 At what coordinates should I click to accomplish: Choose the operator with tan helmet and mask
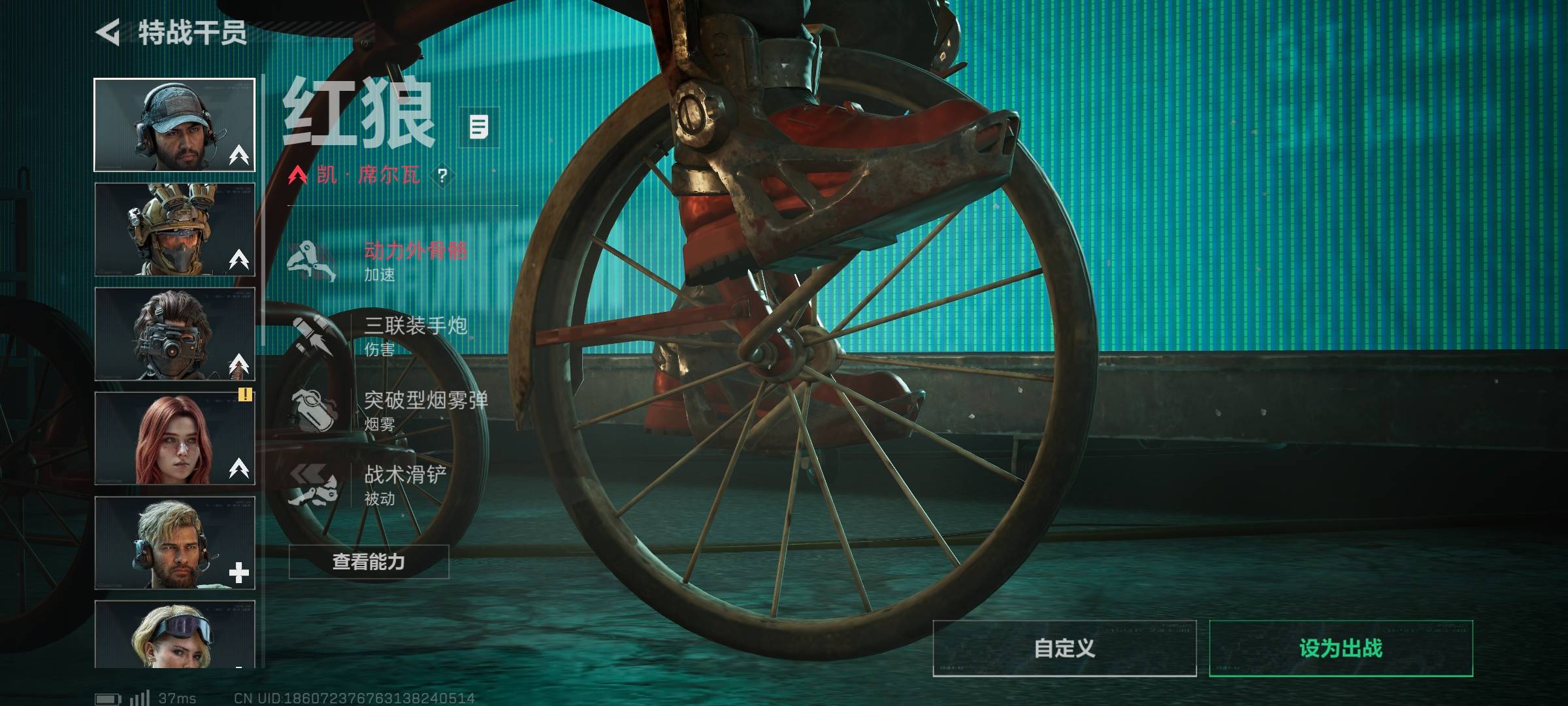pyautogui.click(x=174, y=229)
